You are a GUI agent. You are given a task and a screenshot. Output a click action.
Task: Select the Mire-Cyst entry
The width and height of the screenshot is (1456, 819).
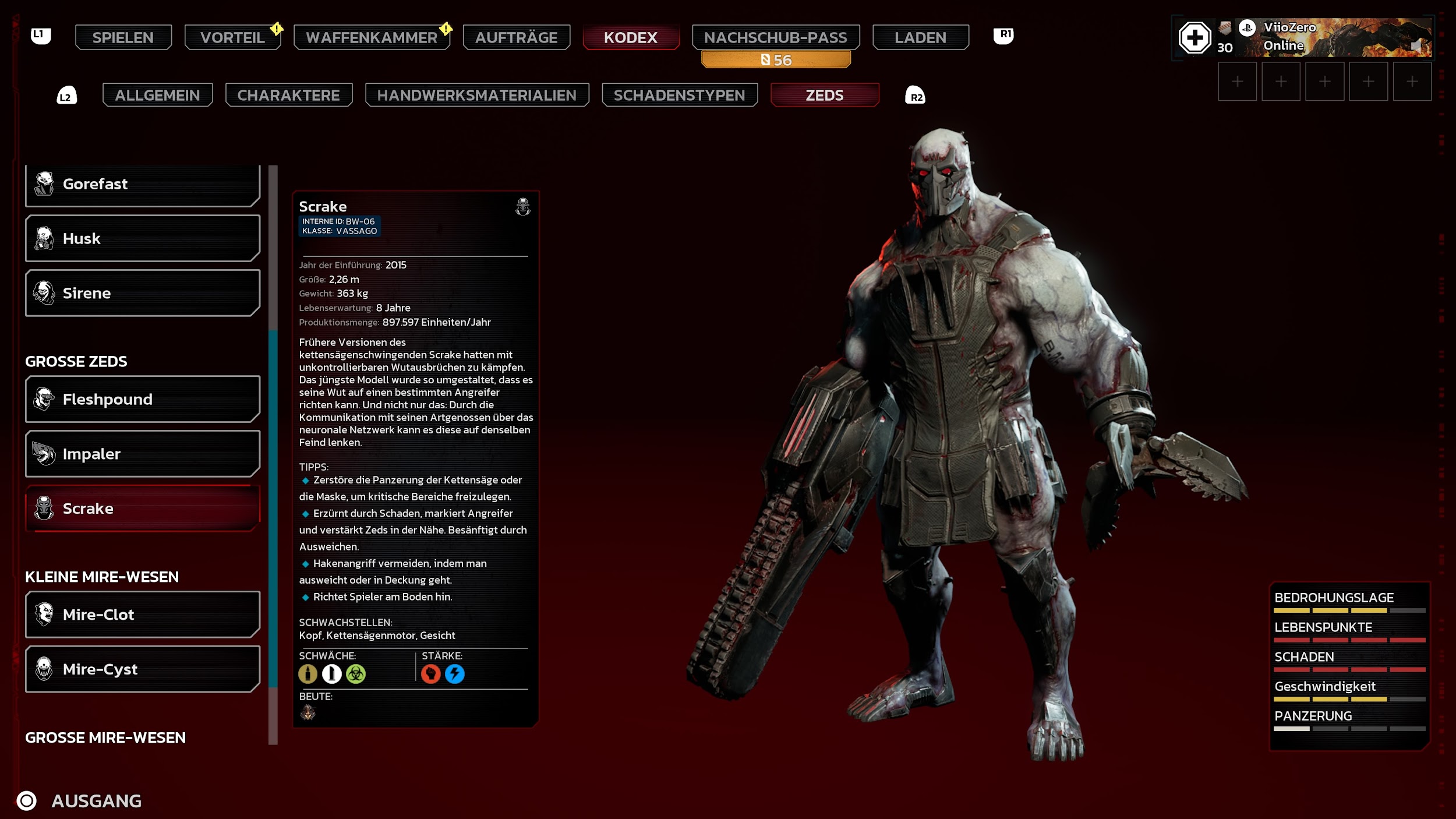click(142, 669)
